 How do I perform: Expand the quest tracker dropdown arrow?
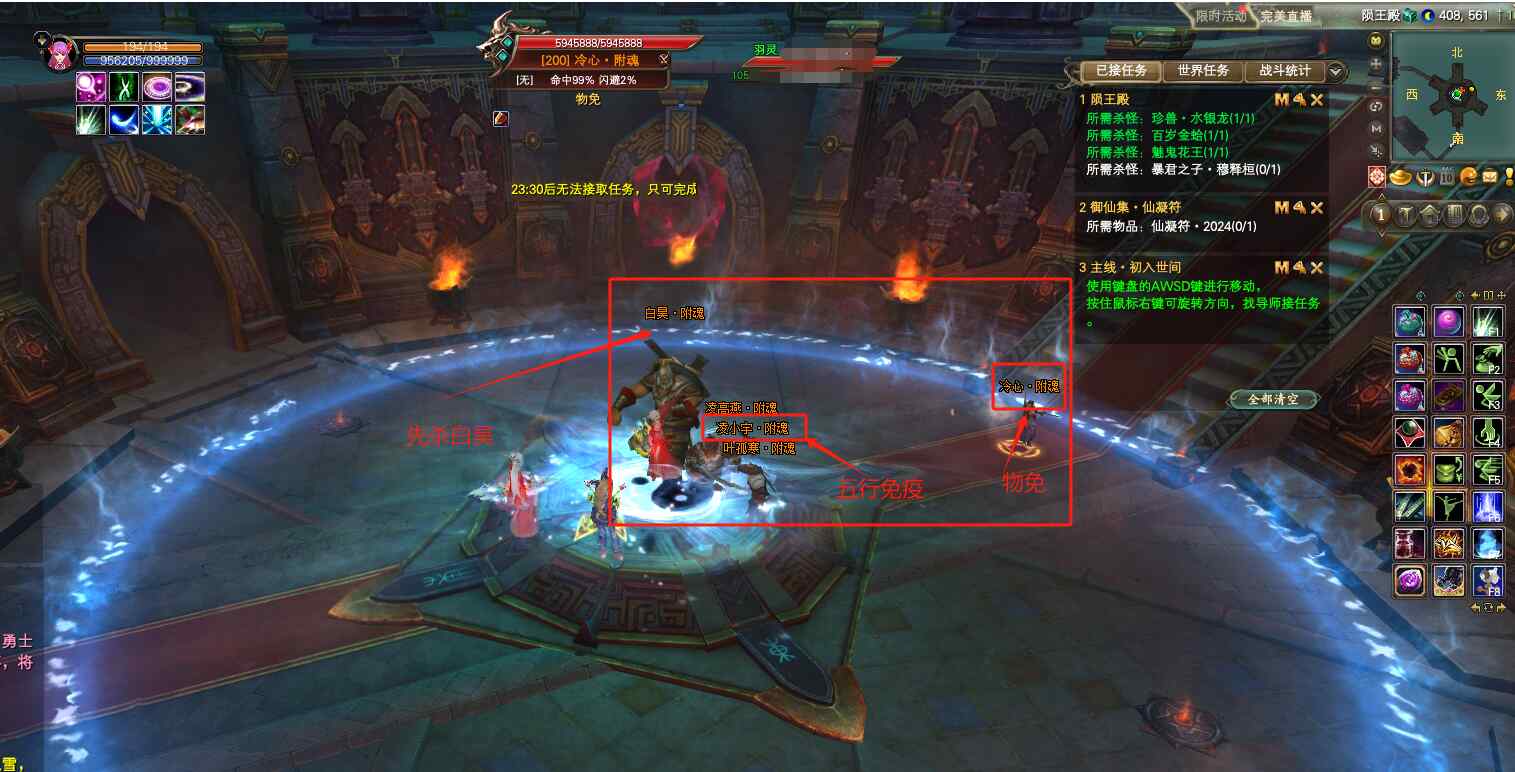point(1337,72)
